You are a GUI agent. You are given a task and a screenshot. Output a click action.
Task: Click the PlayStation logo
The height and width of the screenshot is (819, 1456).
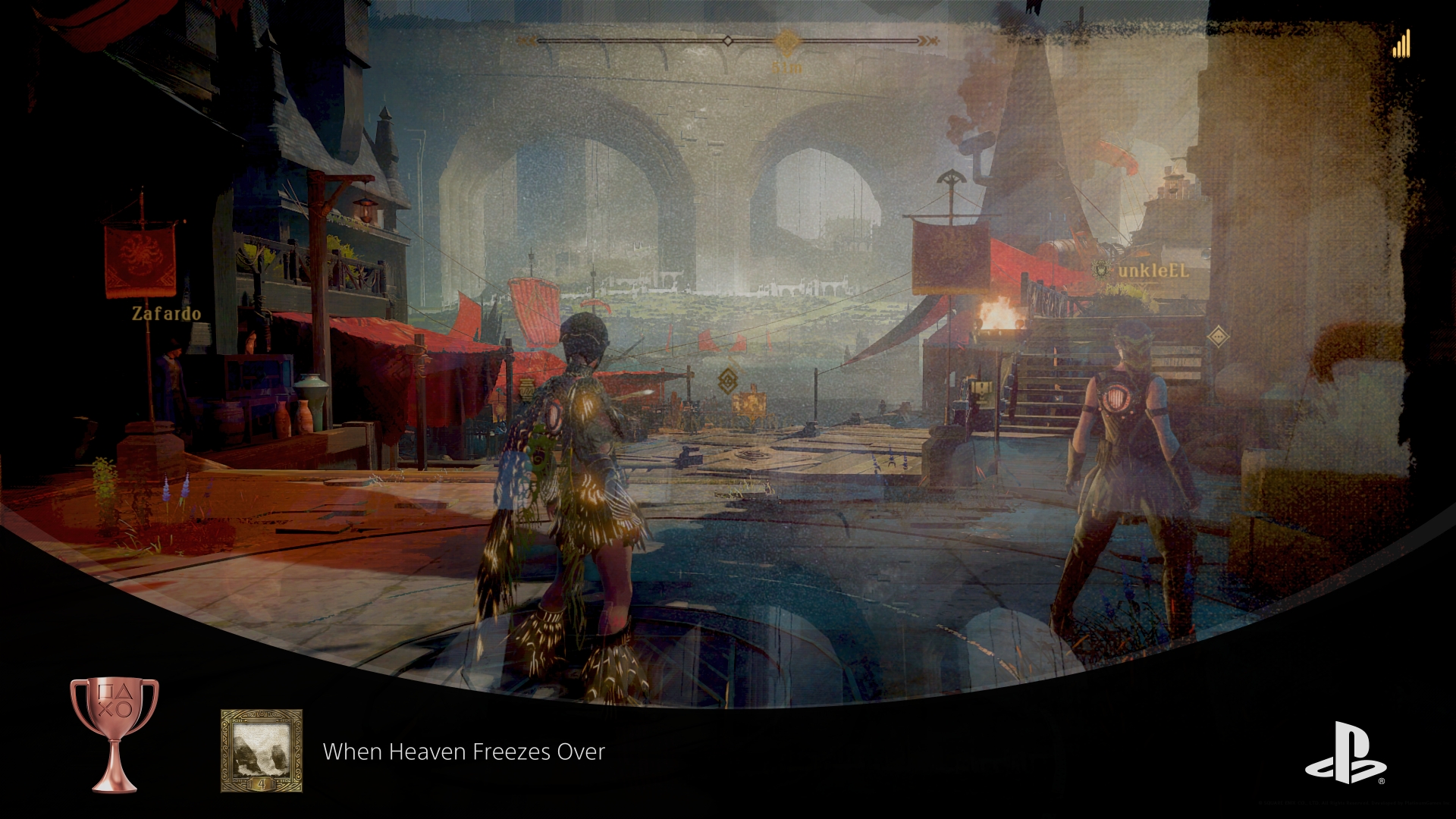tap(1345, 752)
